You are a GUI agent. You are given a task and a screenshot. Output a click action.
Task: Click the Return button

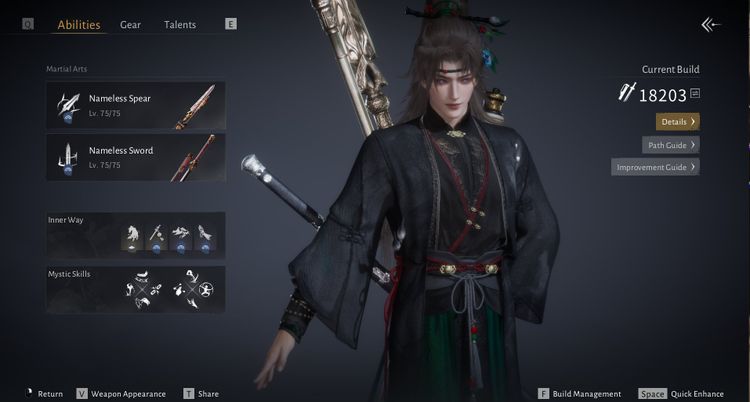(44, 394)
